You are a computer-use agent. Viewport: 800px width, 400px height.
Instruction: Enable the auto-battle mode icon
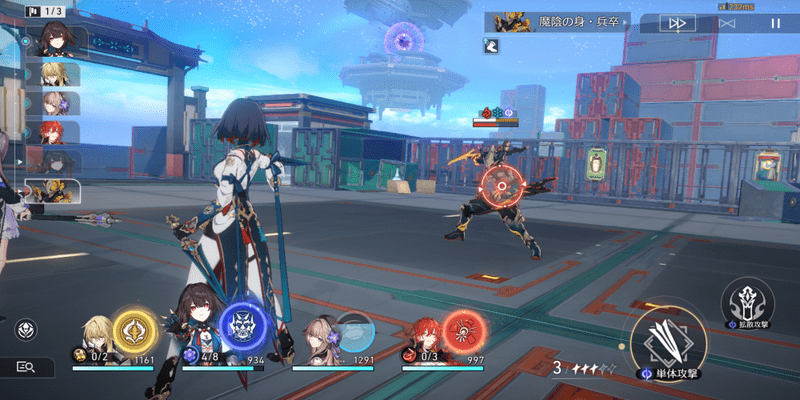pyautogui.click(x=727, y=22)
